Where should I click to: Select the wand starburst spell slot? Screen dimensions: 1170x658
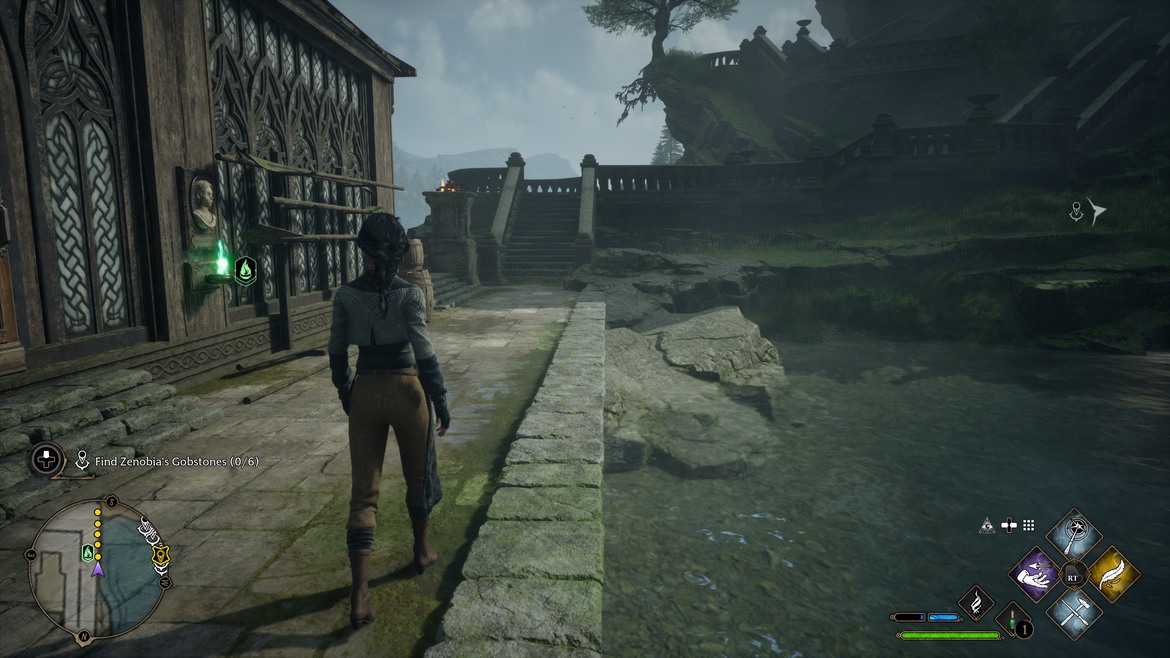pyautogui.click(x=1074, y=537)
